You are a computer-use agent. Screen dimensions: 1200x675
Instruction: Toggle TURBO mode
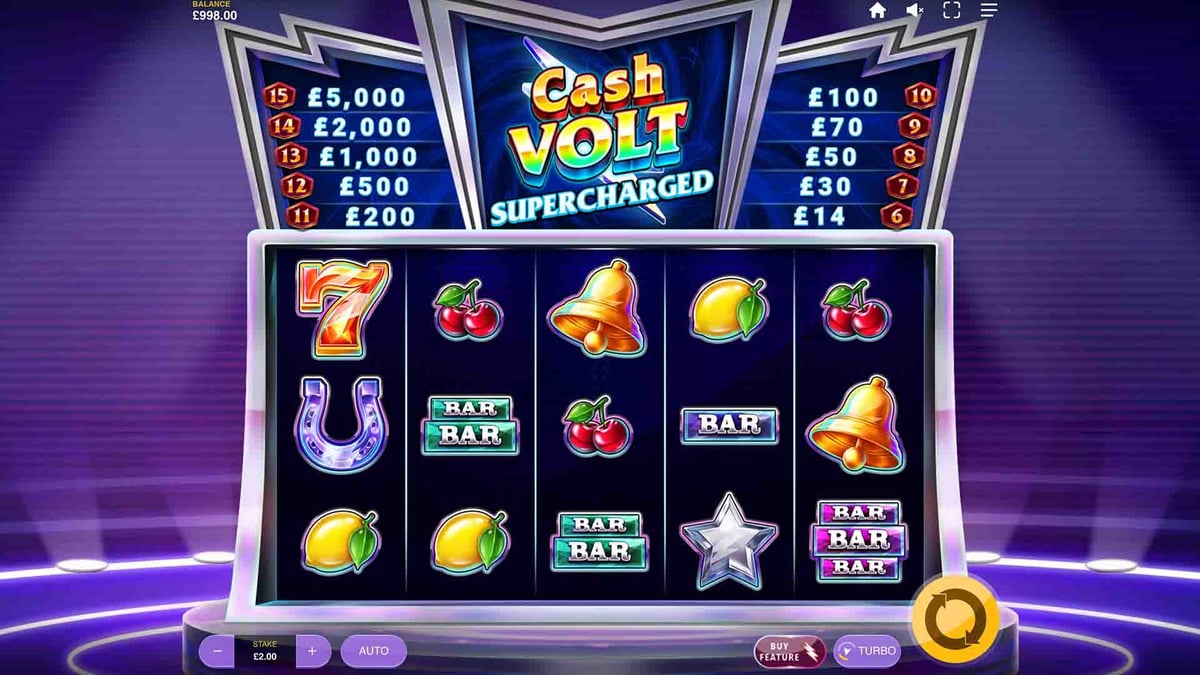[x=867, y=651]
